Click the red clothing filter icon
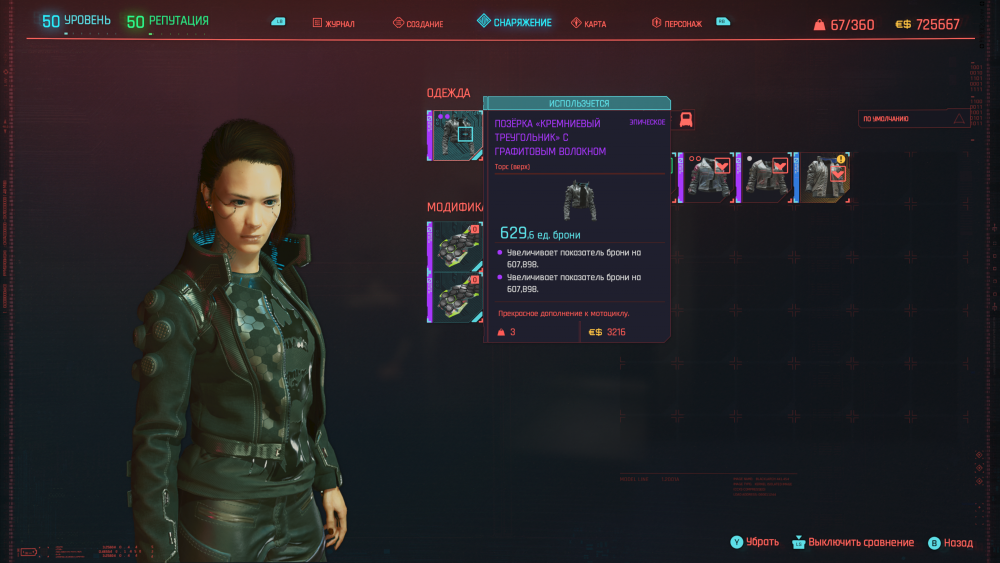 (x=687, y=120)
